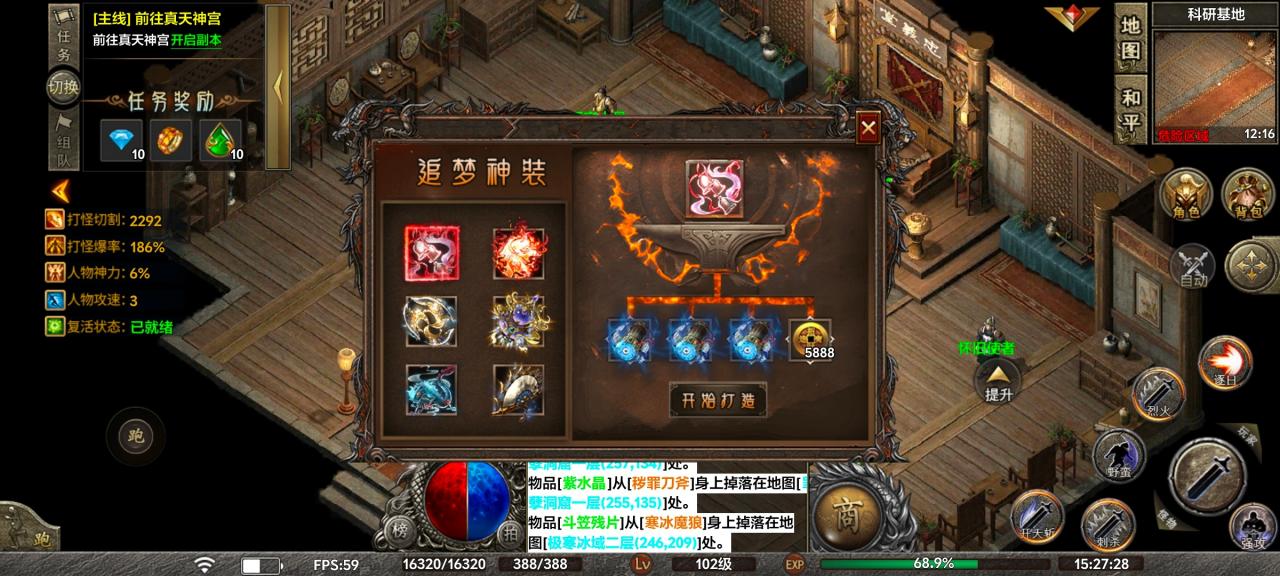The image size is (1280, 576).
Task: Open the 地图 map
Action: [1131, 38]
